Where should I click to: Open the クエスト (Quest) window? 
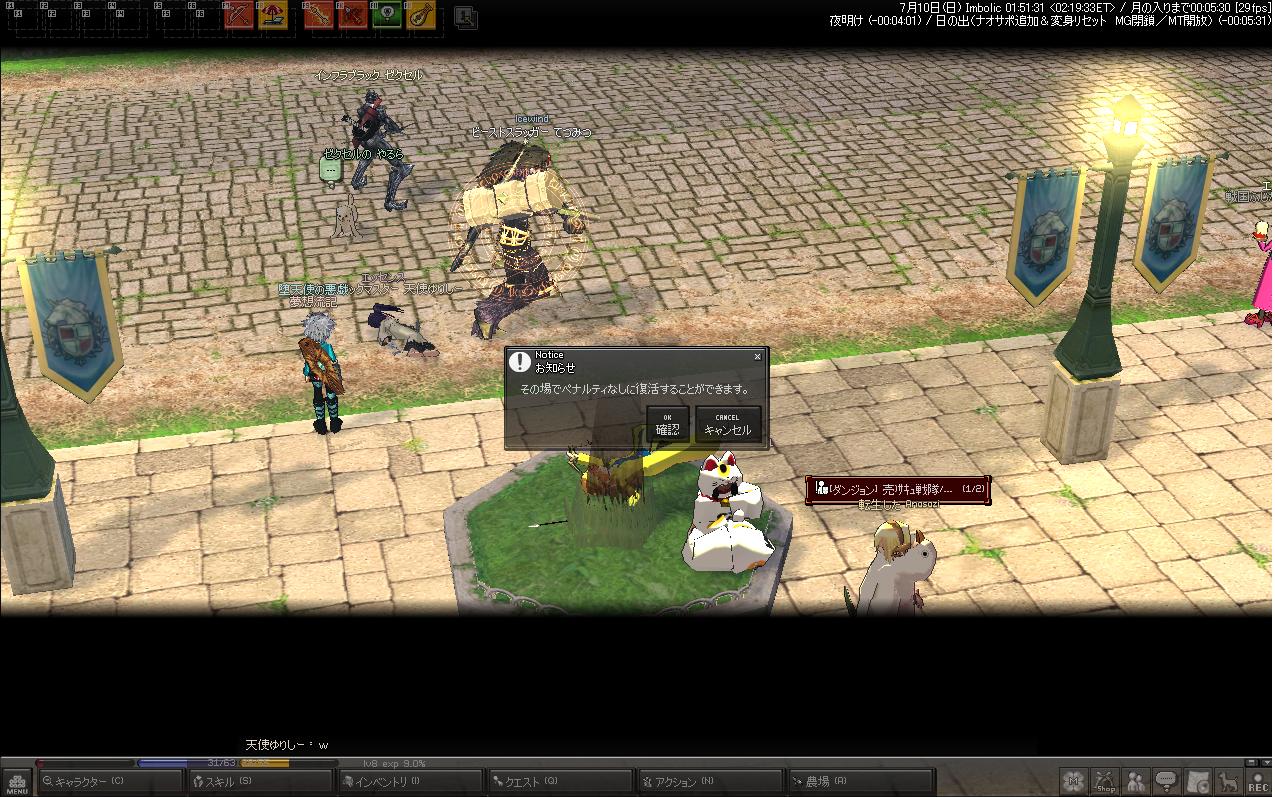(x=561, y=782)
